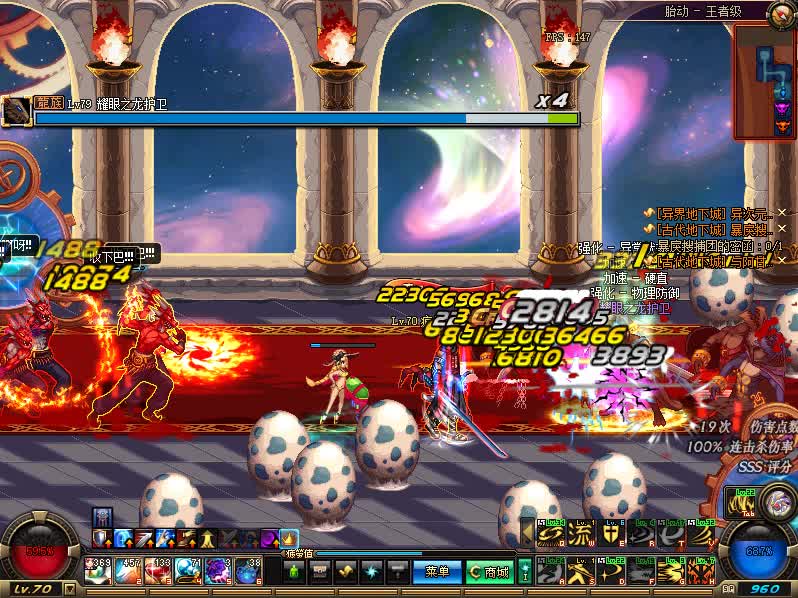Activate the cross shield skill on E slot

pyautogui.click(x=611, y=535)
